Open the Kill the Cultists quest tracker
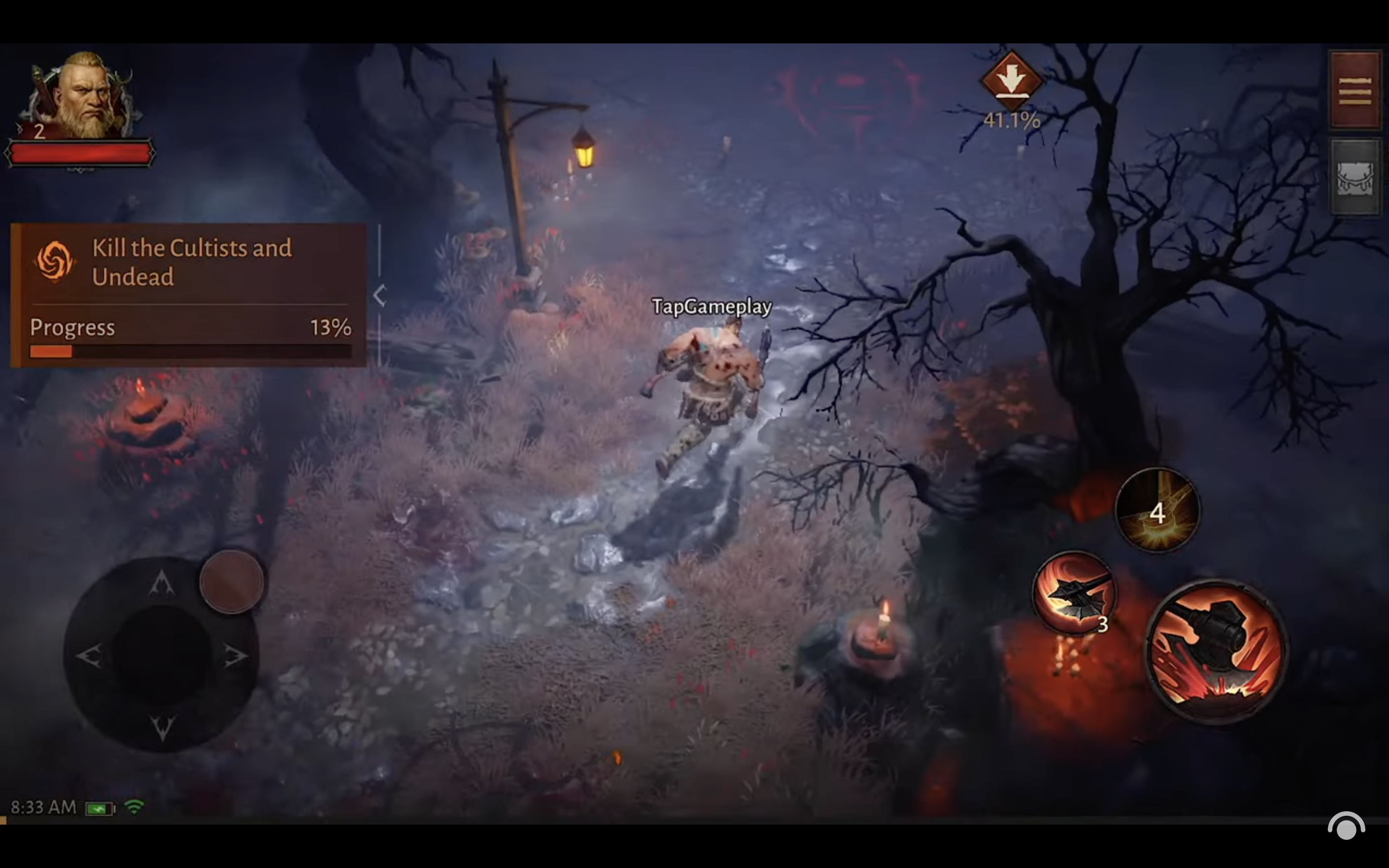Screen dimensions: 1389x868 190,263
